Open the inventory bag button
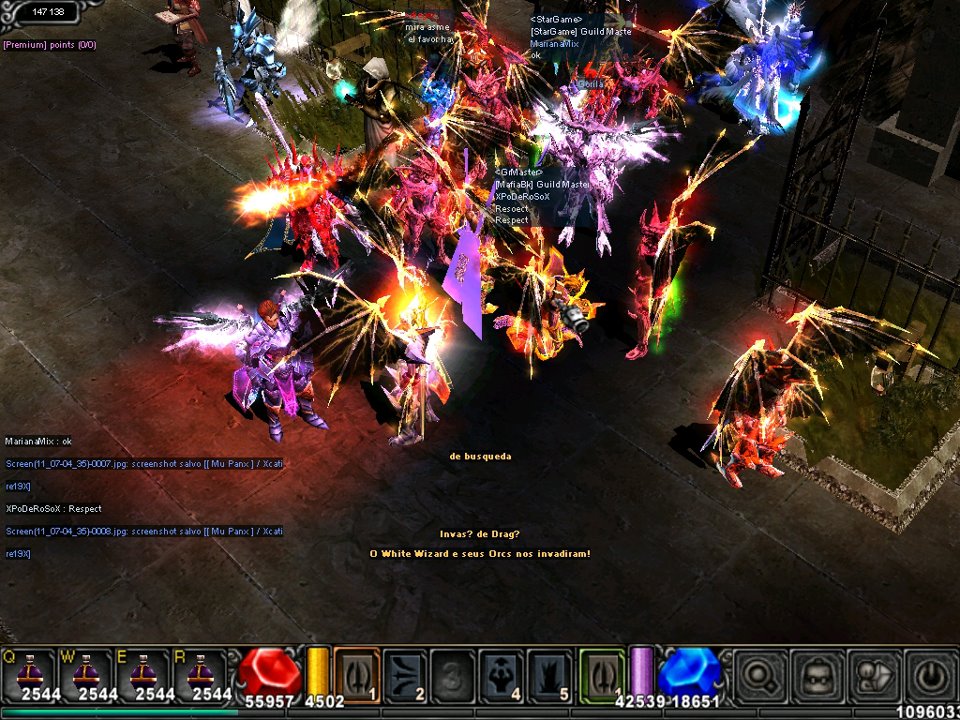Viewport: 960px width, 720px height. 817,675
